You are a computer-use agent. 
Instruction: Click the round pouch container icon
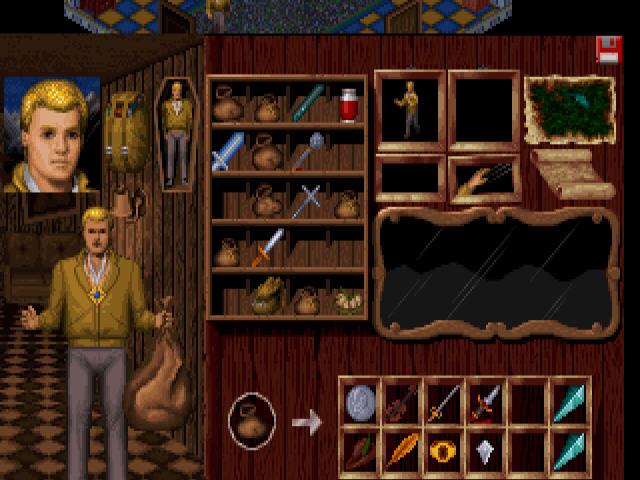(x=251, y=419)
